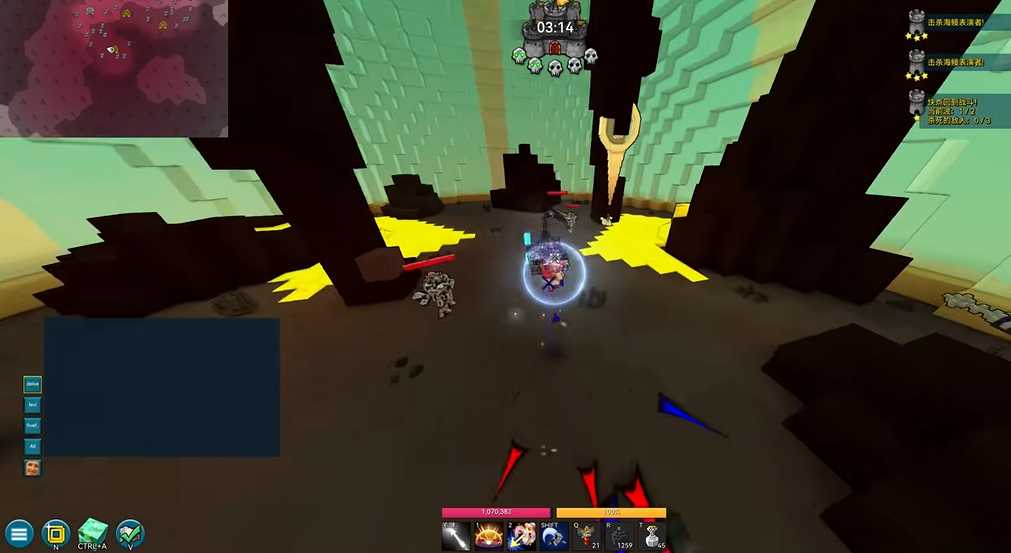Switch to the All chat tab
Image resolution: width=1011 pixels, height=553 pixels.
(x=33, y=446)
